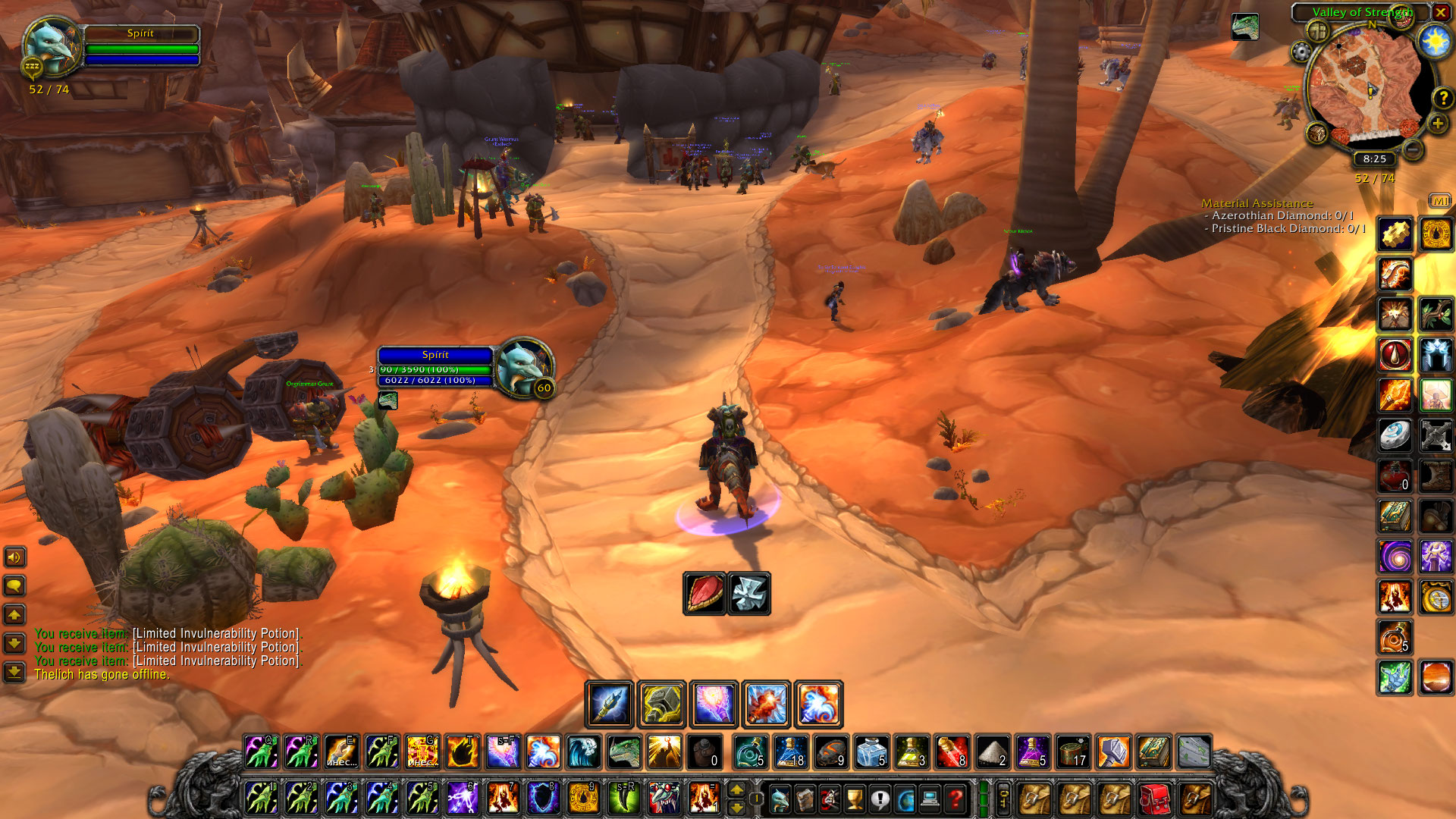Zoom in the minimap with the plus button
Image resolution: width=1456 pixels, height=819 pixels.
[x=1437, y=124]
